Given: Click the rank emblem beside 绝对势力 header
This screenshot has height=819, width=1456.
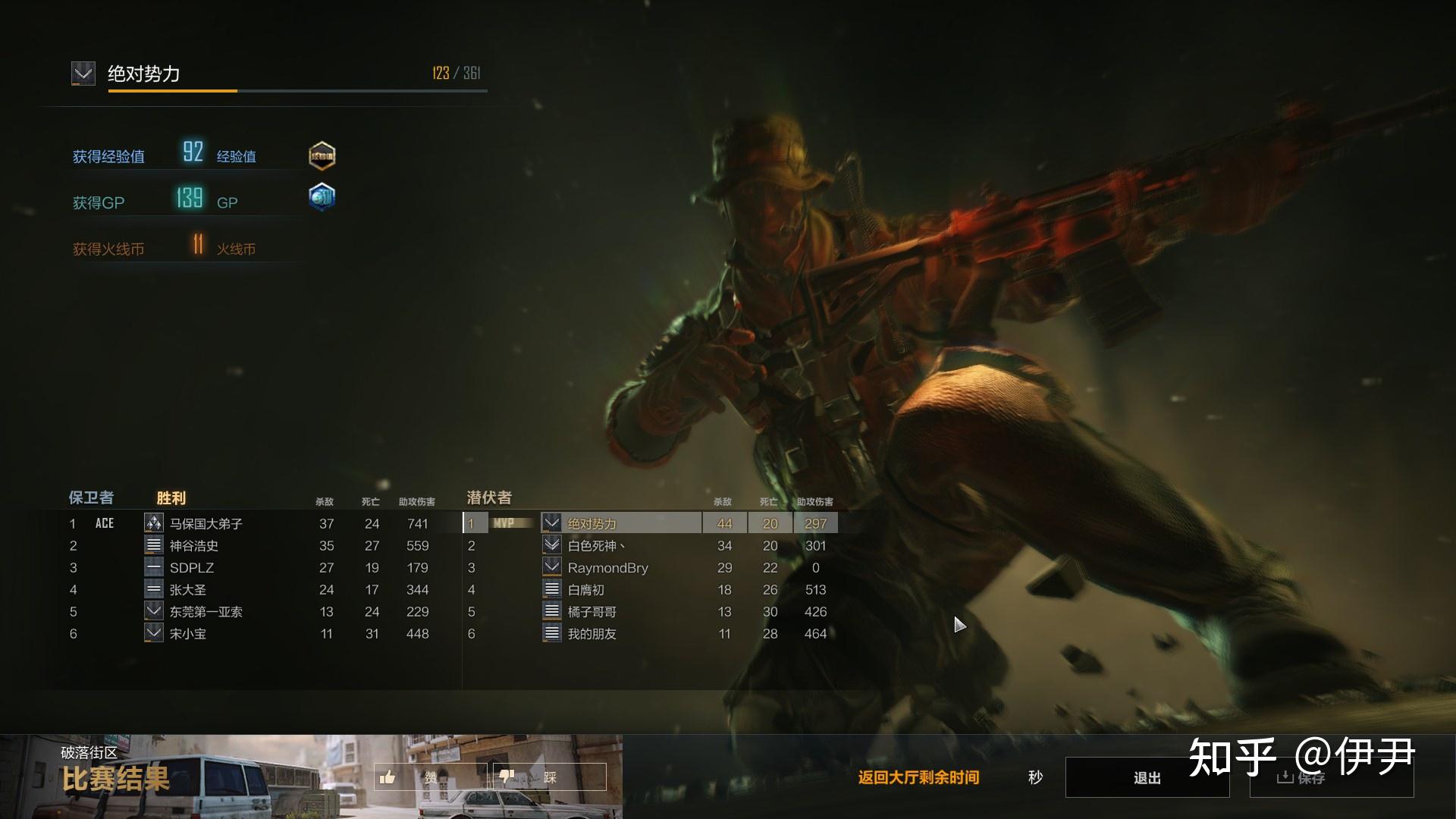Looking at the screenshot, I should coord(83,74).
